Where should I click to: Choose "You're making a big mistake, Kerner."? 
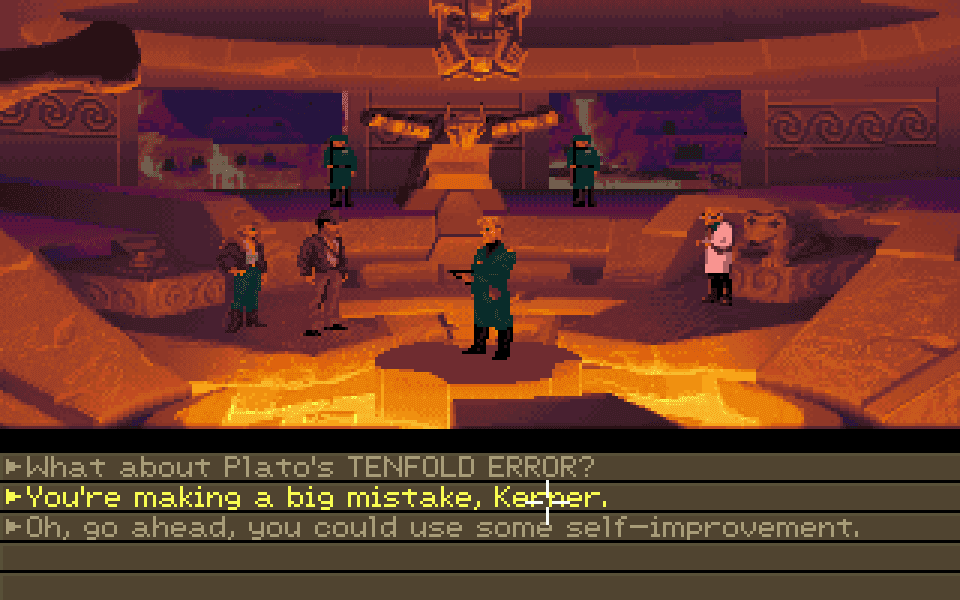tap(316, 497)
